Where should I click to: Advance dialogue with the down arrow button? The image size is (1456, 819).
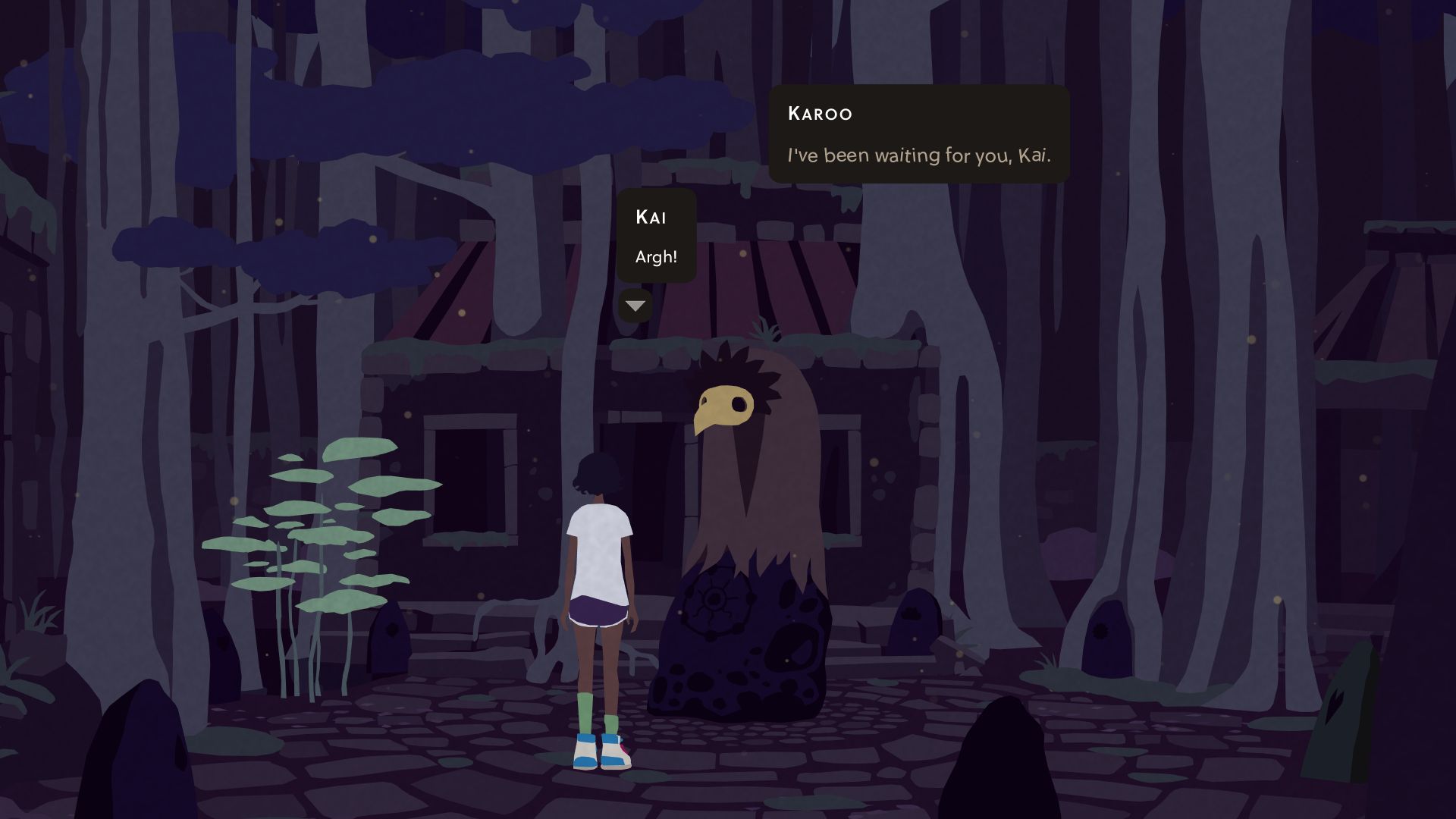tap(635, 306)
